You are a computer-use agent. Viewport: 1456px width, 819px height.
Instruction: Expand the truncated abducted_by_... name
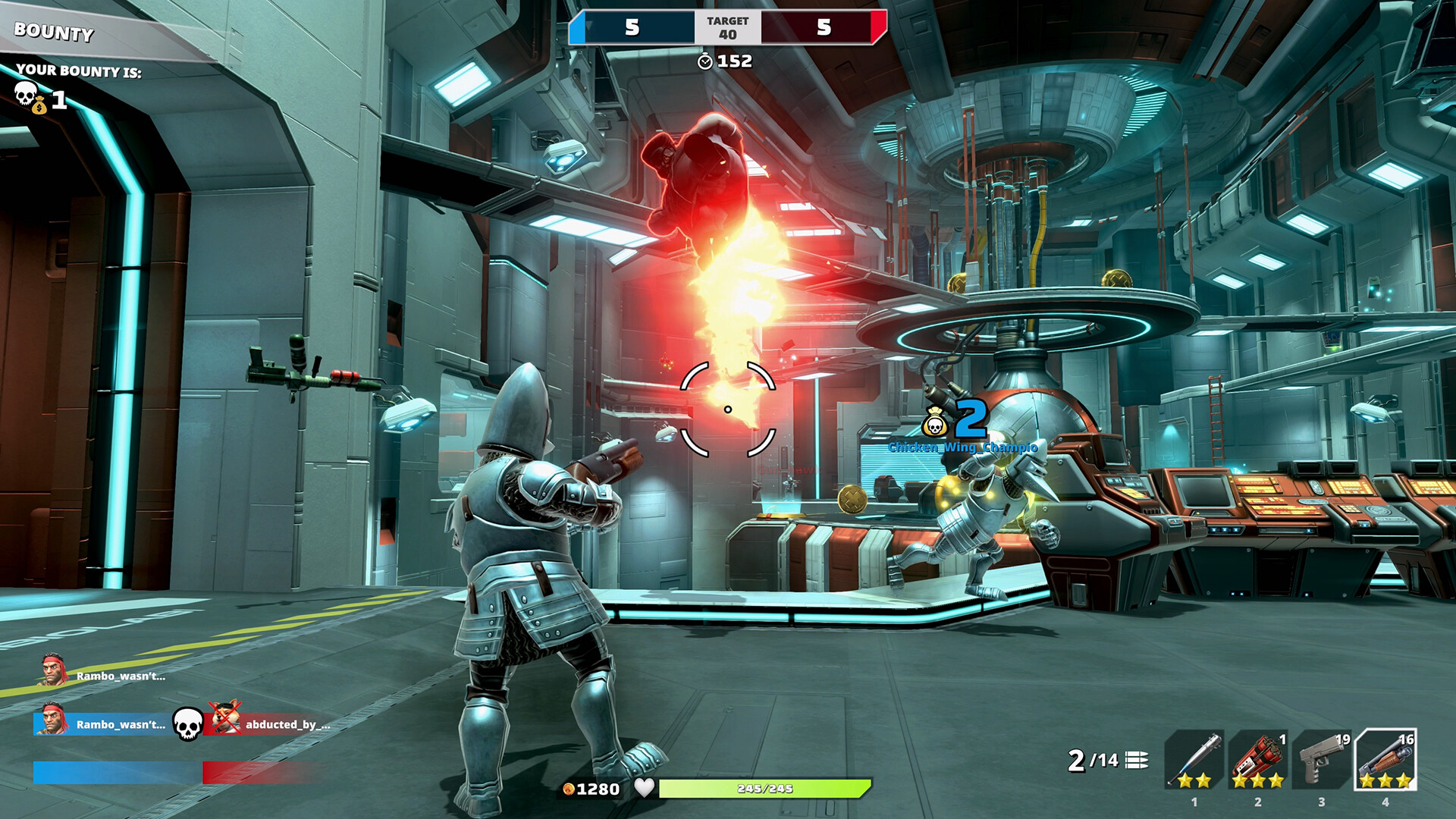[x=287, y=726]
